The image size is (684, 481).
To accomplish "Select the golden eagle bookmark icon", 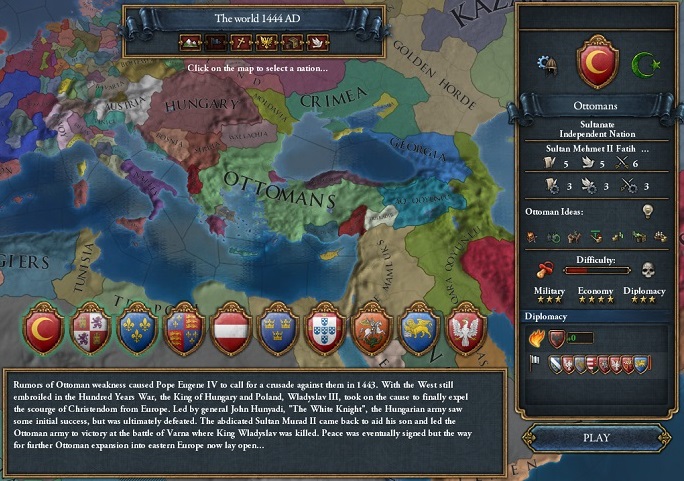I will tap(267, 42).
